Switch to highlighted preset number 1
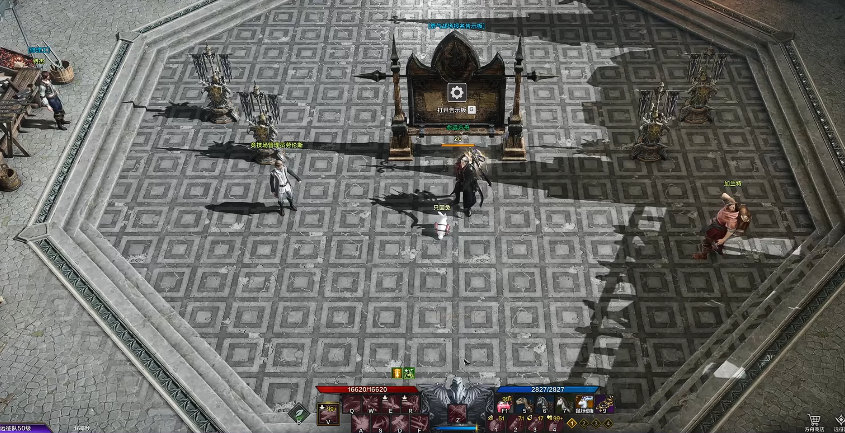Image resolution: width=845 pixels, height=433 pixels. coord(573,424)
